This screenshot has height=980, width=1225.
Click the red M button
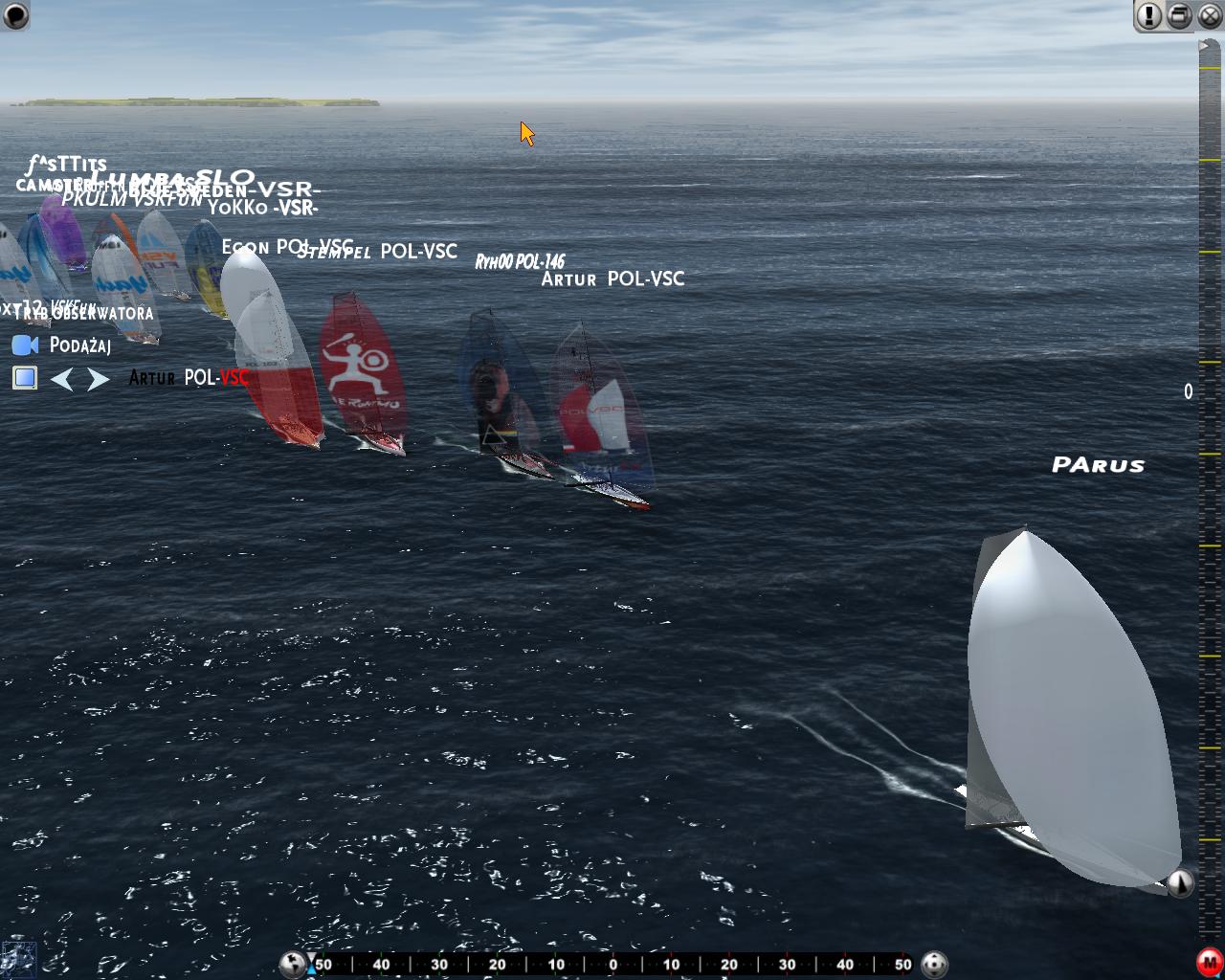point(1209,962)
